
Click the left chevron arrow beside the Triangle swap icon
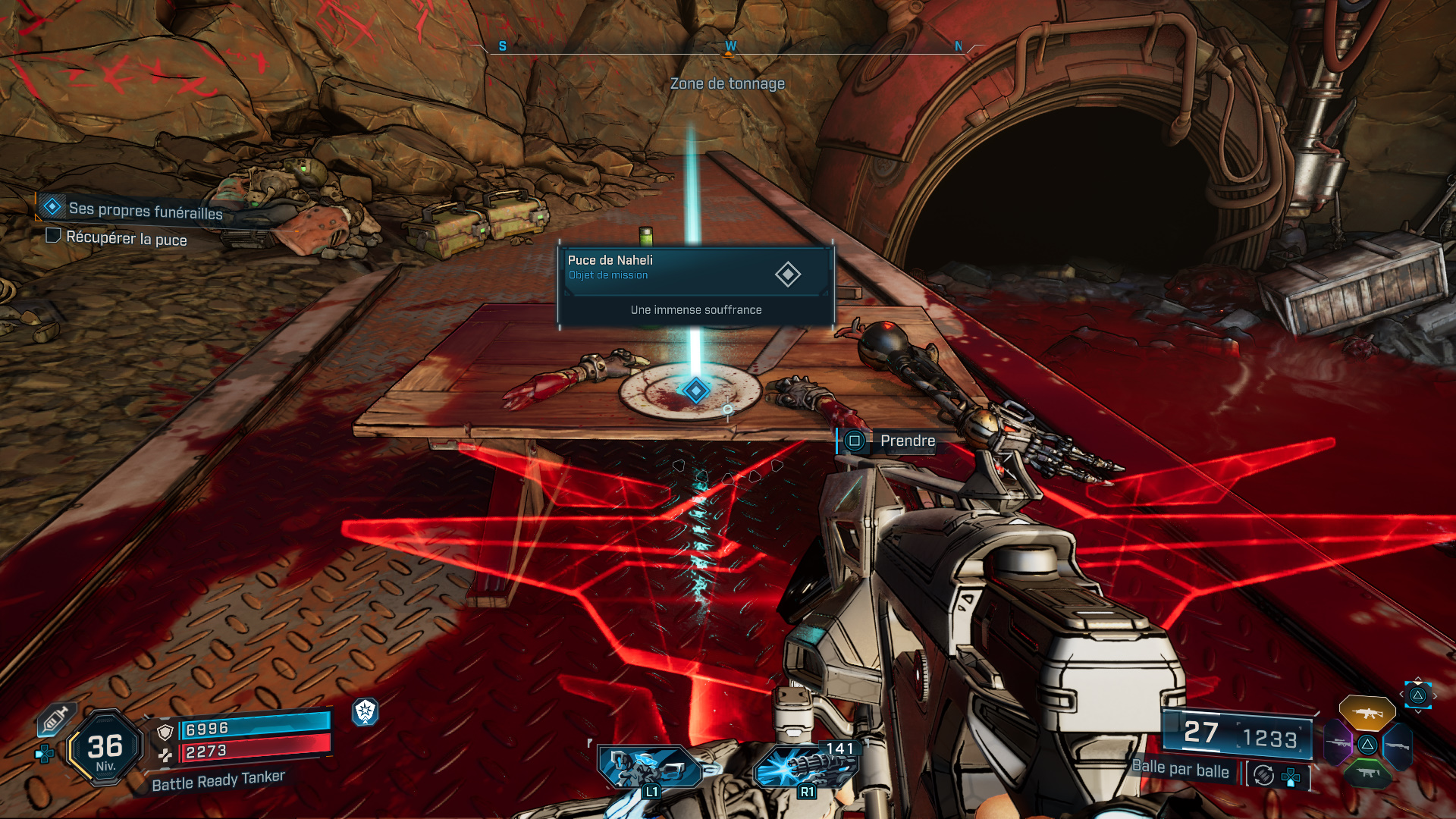tap(1401, 694)
